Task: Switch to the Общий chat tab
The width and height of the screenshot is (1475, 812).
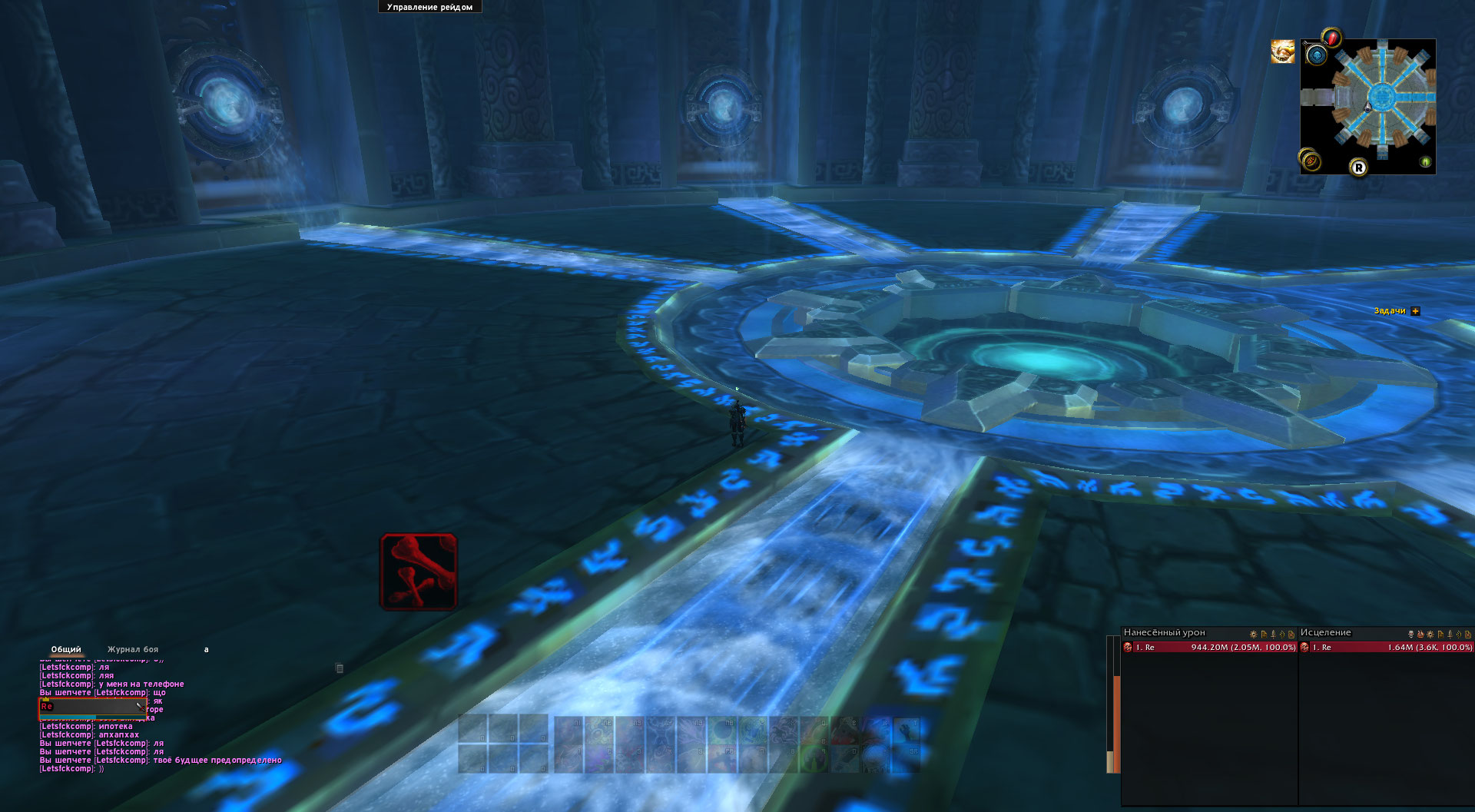Action: point(66,650)
